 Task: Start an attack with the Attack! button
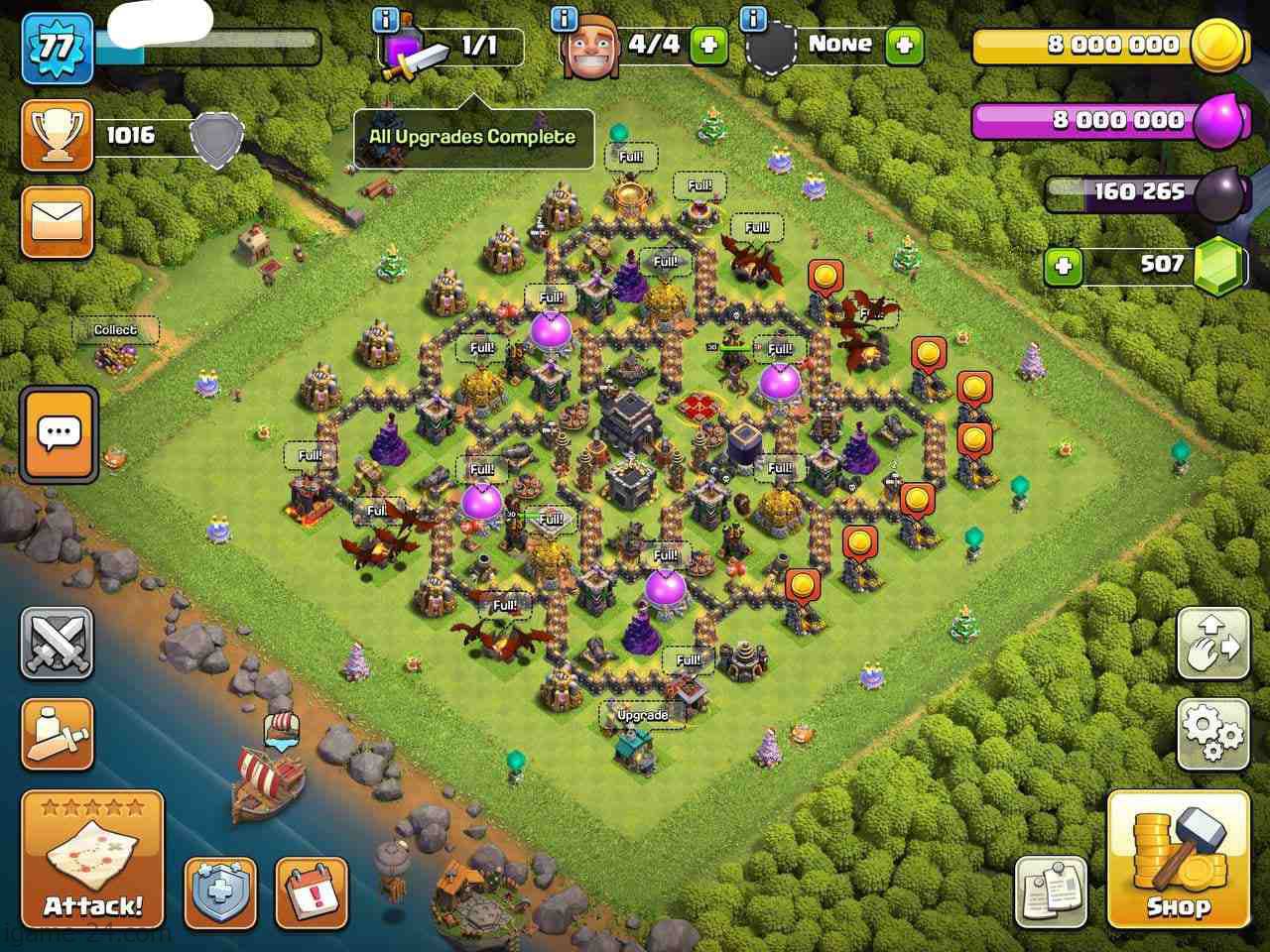point(92,859)
